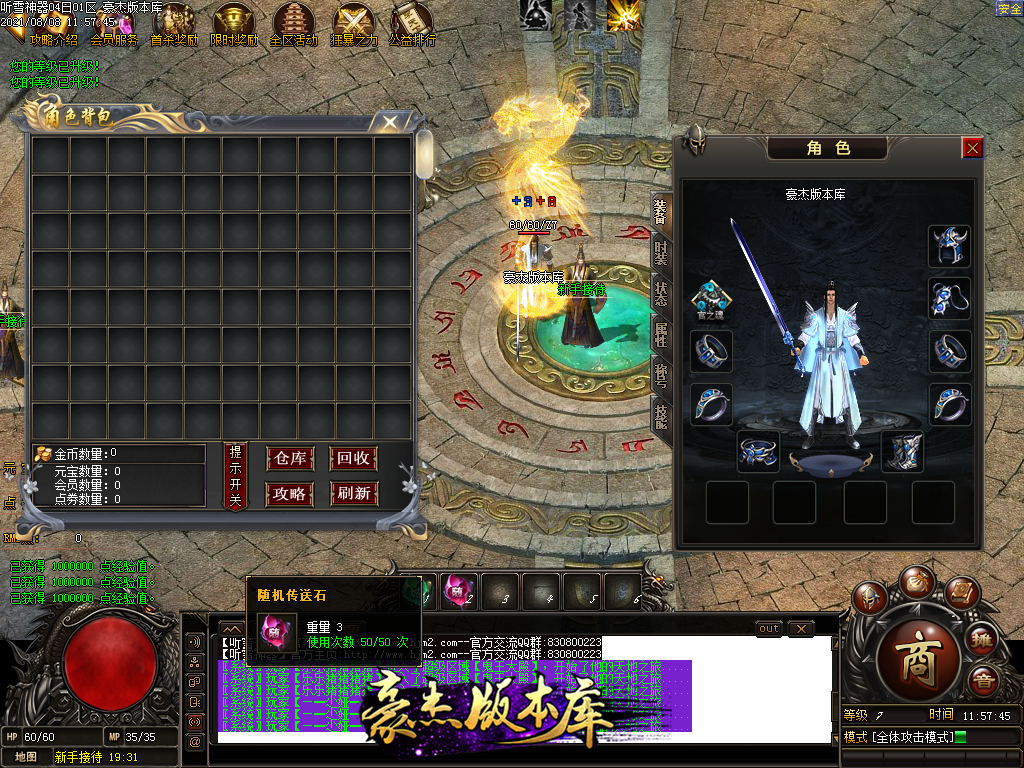Select the equipped belt slot
1024x768 pixels.
coord(758,451)
